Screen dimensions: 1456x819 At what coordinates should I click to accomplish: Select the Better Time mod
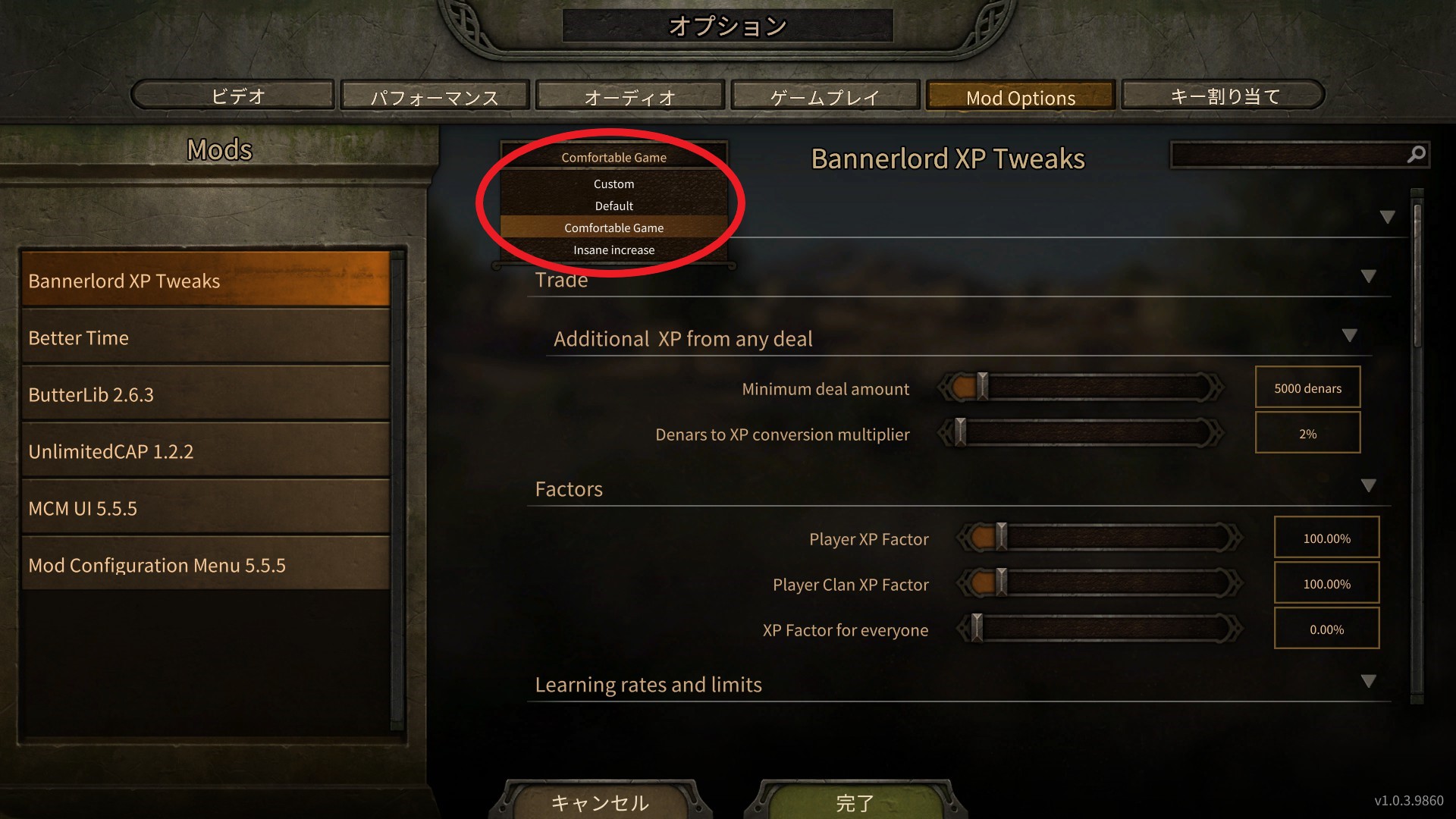coord(205,337)
